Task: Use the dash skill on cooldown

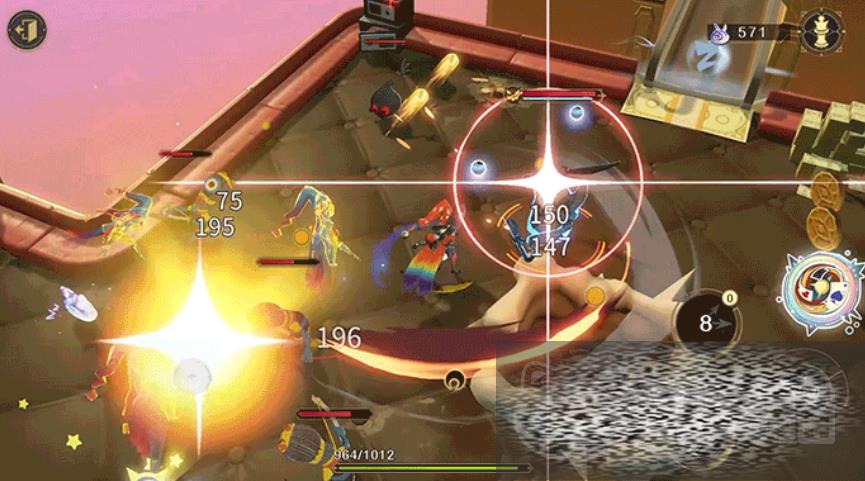Action: pos(709,323)
